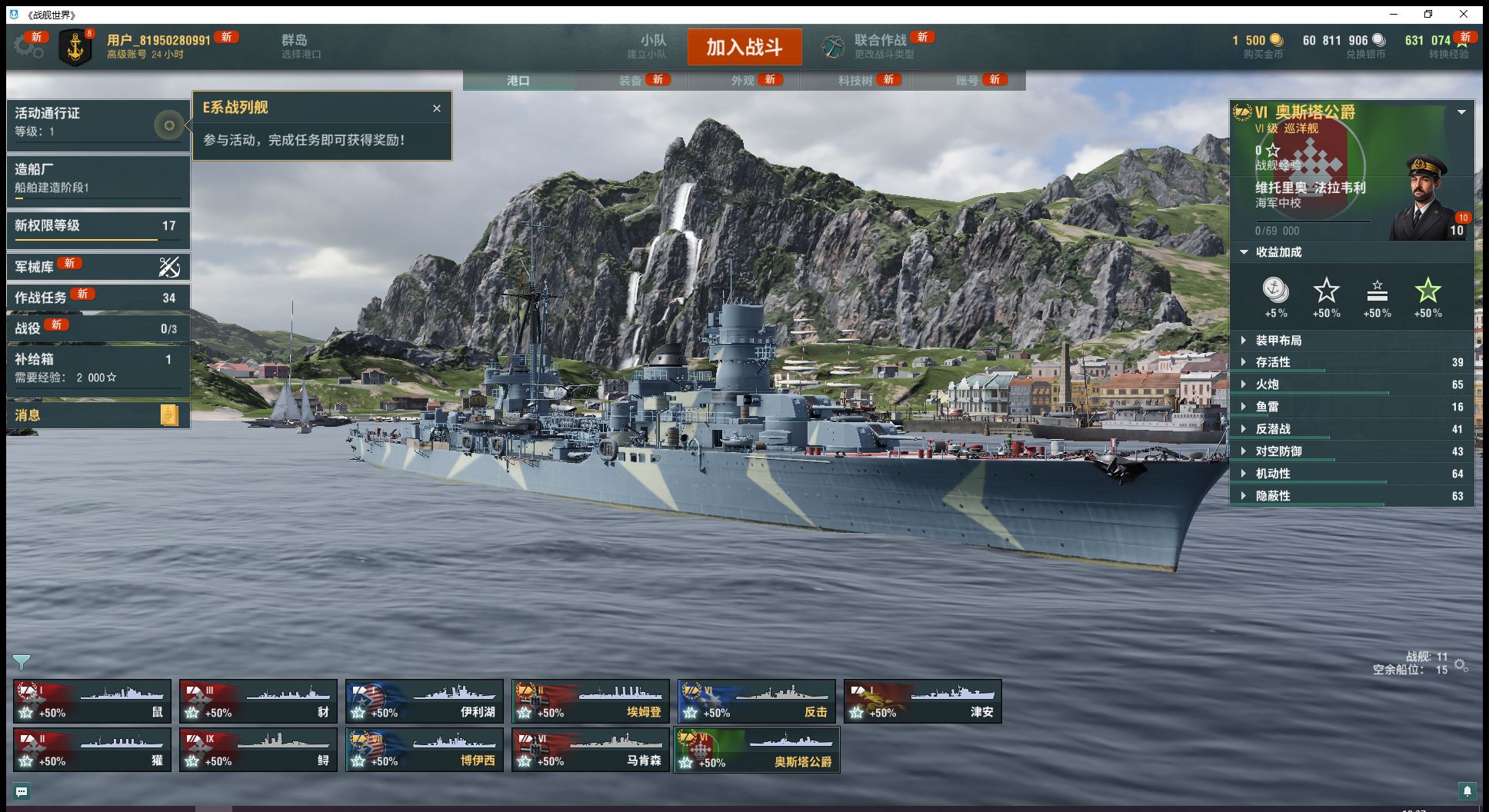
Task: Open the 补给箱 supply containers
Action: (98, 368)
